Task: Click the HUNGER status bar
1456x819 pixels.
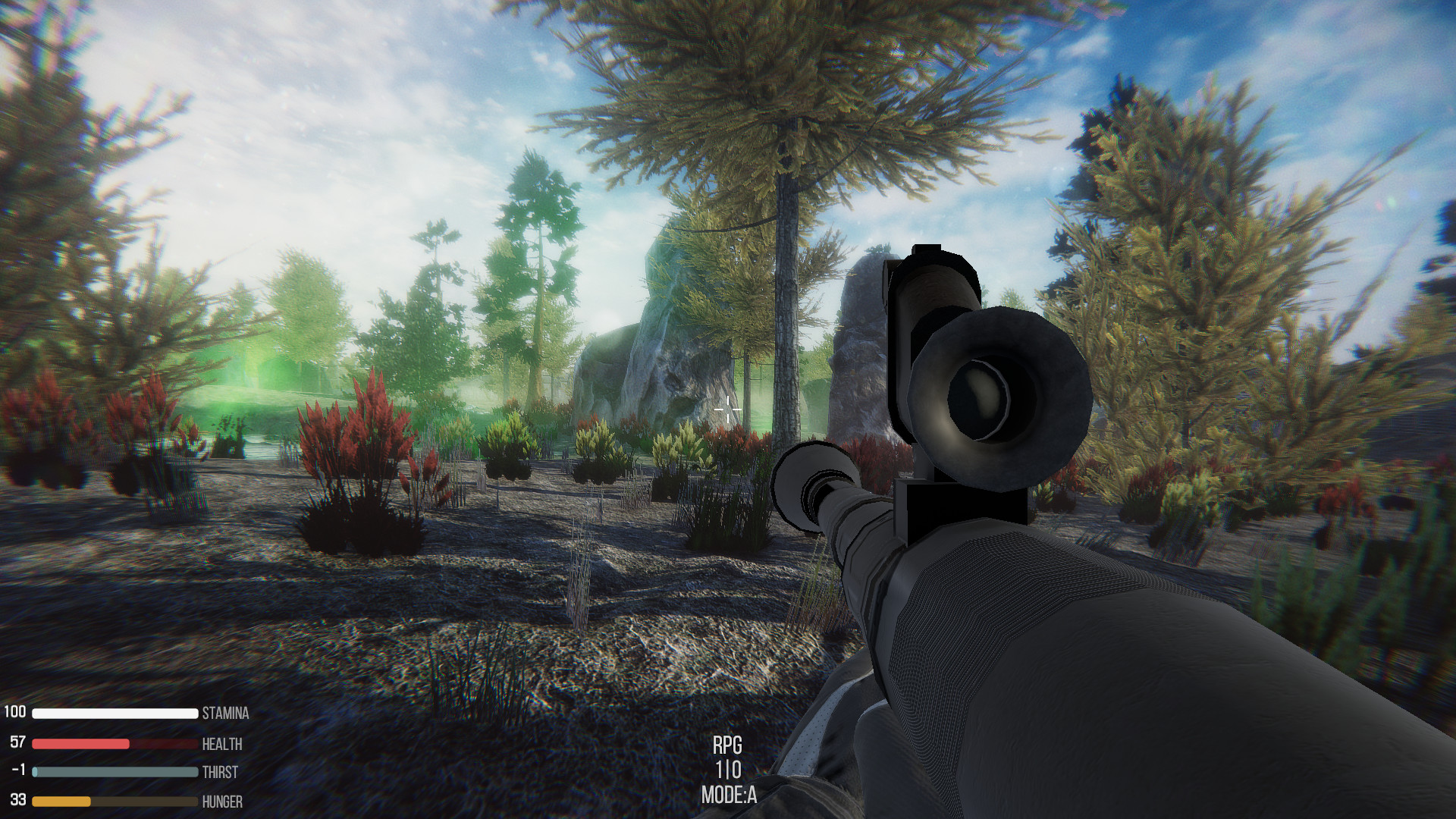Action: (114, 802)
